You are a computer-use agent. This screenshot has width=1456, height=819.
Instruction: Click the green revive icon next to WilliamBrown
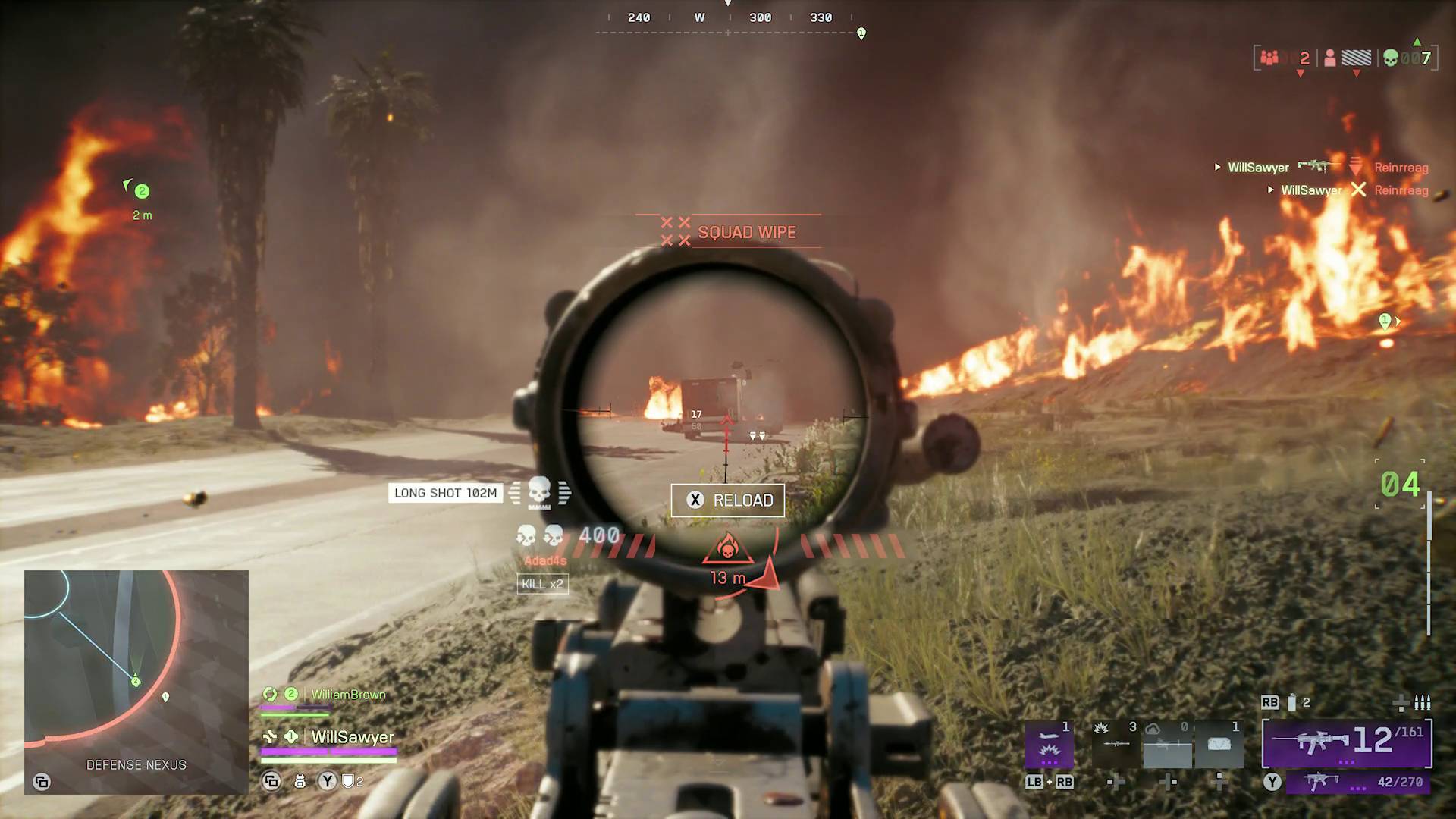coord(270,694)
